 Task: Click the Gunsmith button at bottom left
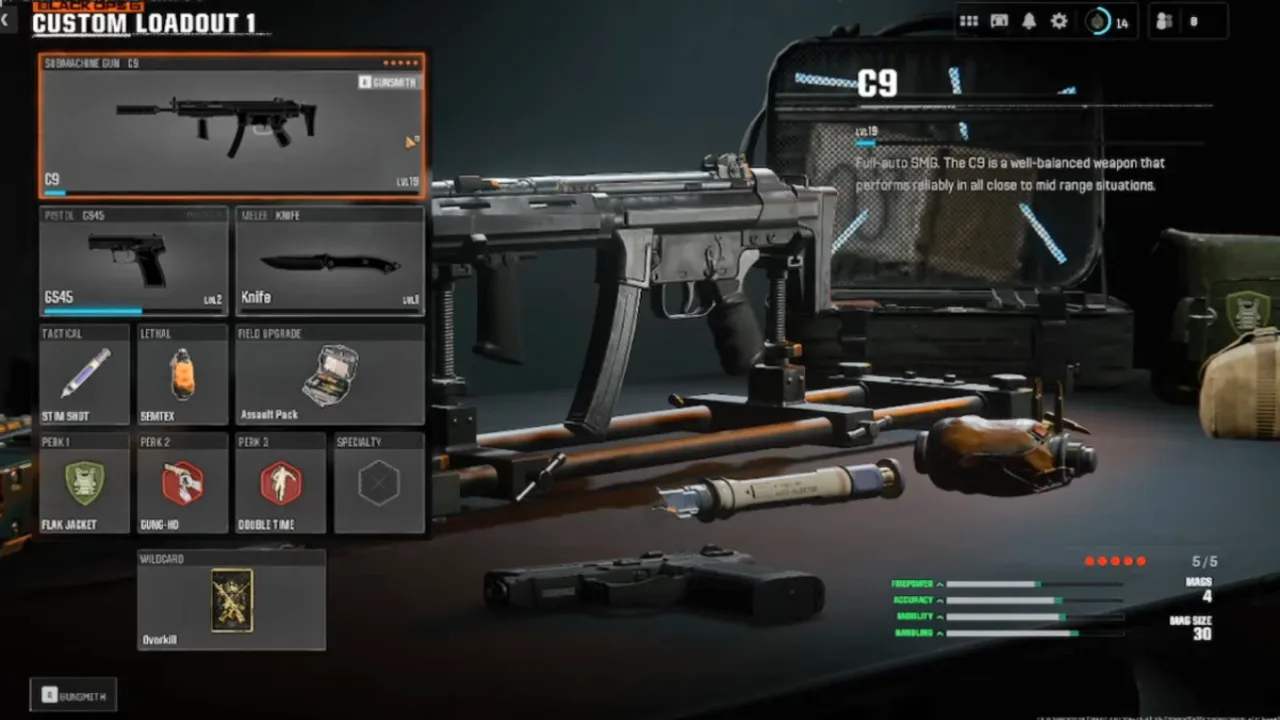point(73,695)
